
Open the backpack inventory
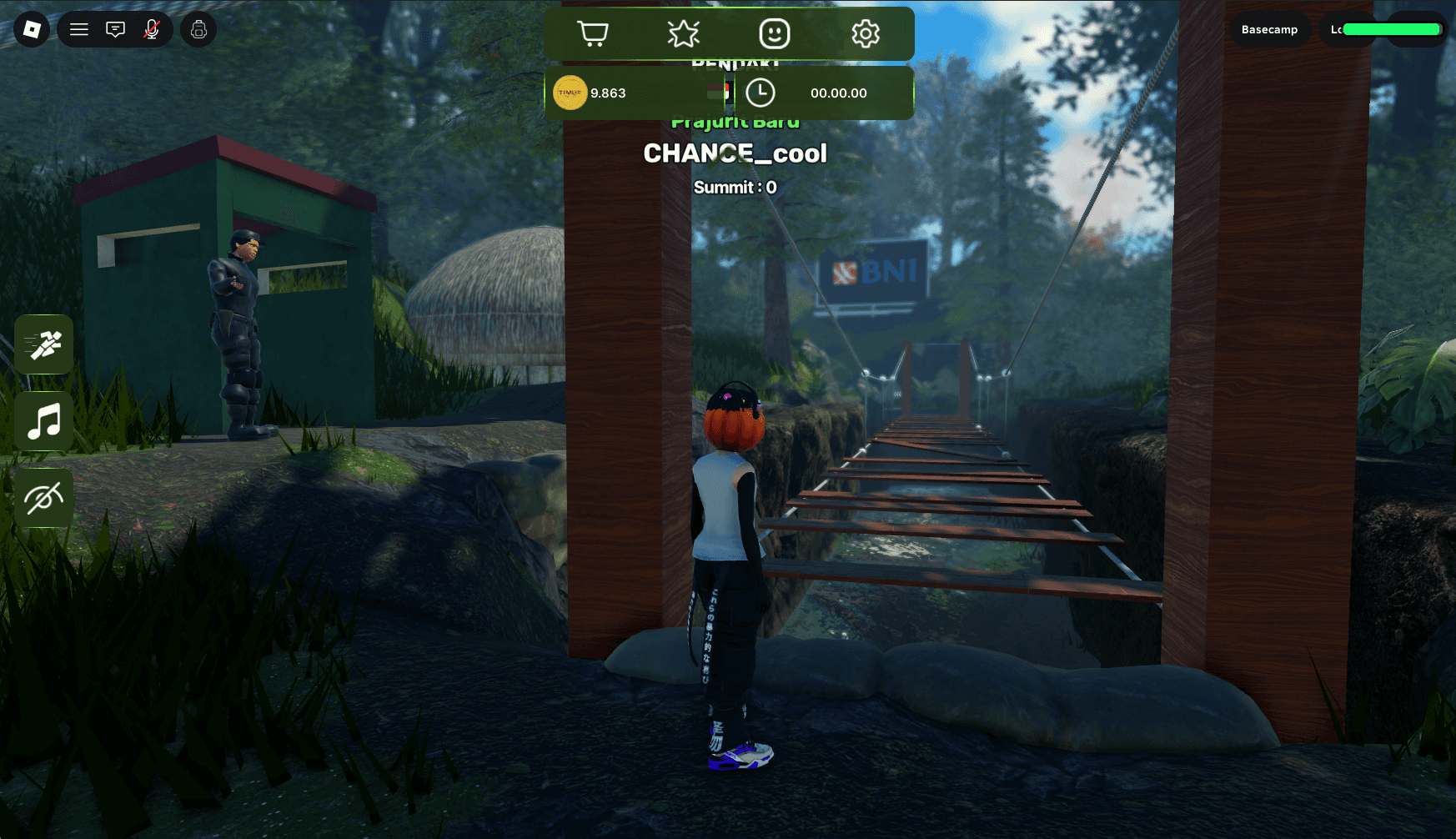[198, 30]
